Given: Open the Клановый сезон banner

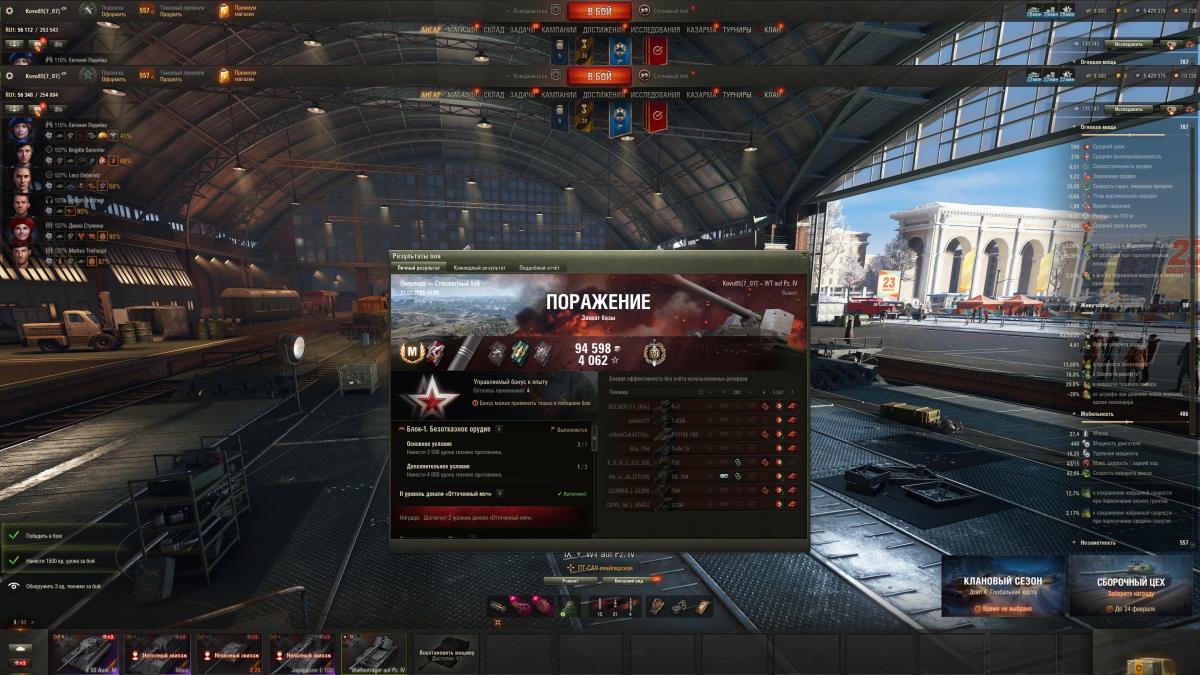Looking at the screenshot, I should coord(1002,588).
